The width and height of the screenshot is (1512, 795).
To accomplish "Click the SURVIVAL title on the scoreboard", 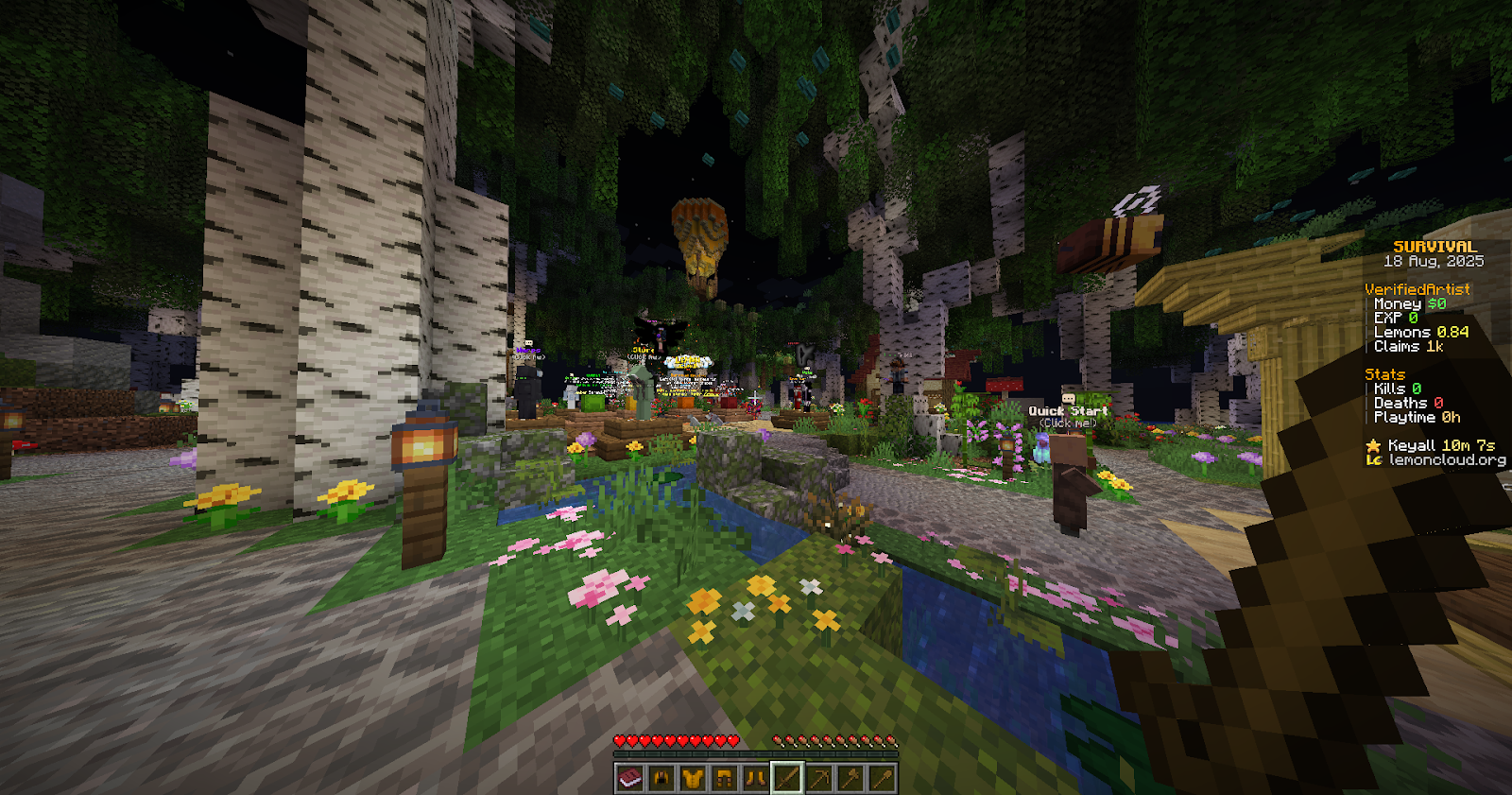I will pos(1437,246).
